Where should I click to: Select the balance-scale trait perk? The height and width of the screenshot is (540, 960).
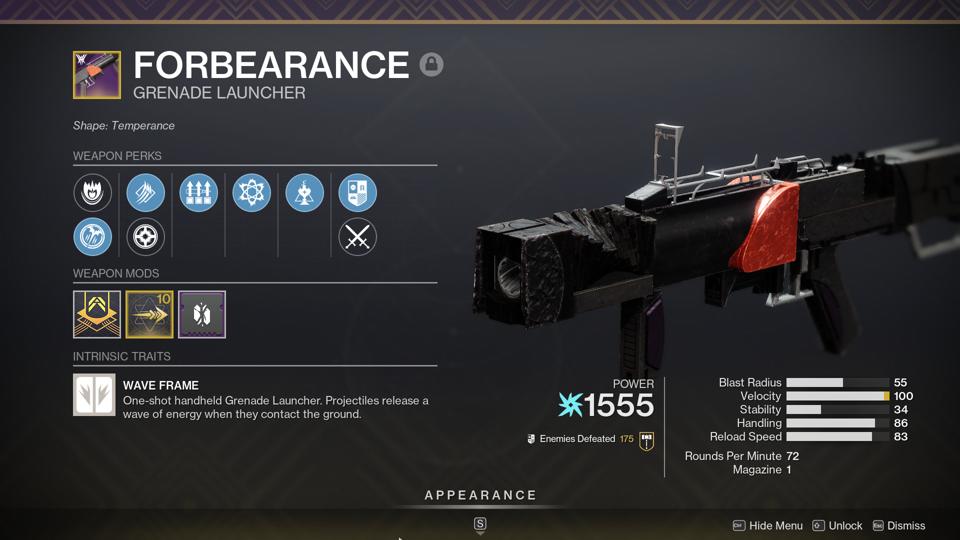pos(304,192)
